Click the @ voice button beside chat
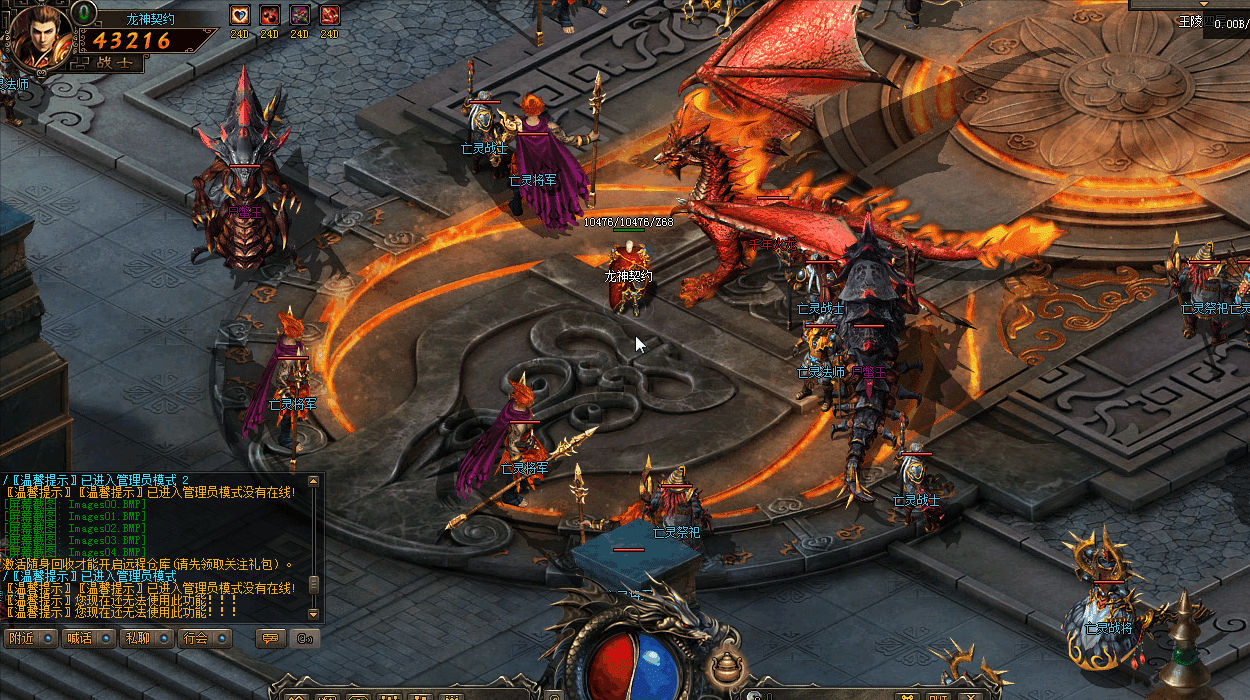The height and width of the screenshot is (700, 1250). (306, 638)
